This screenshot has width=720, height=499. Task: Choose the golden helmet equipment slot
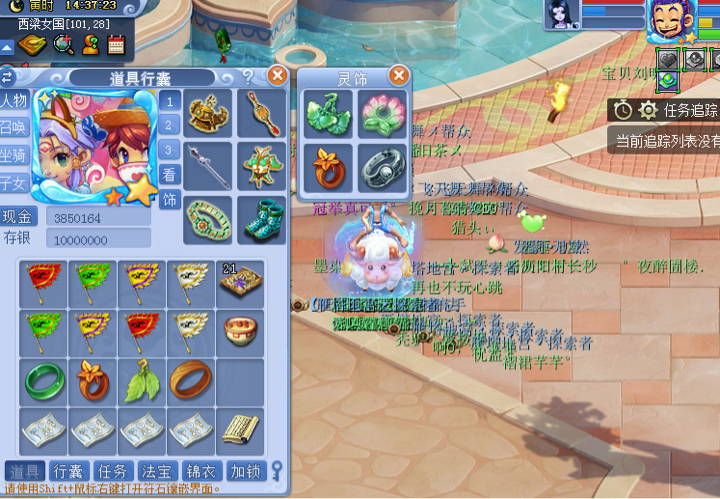[x=209, y=113]
